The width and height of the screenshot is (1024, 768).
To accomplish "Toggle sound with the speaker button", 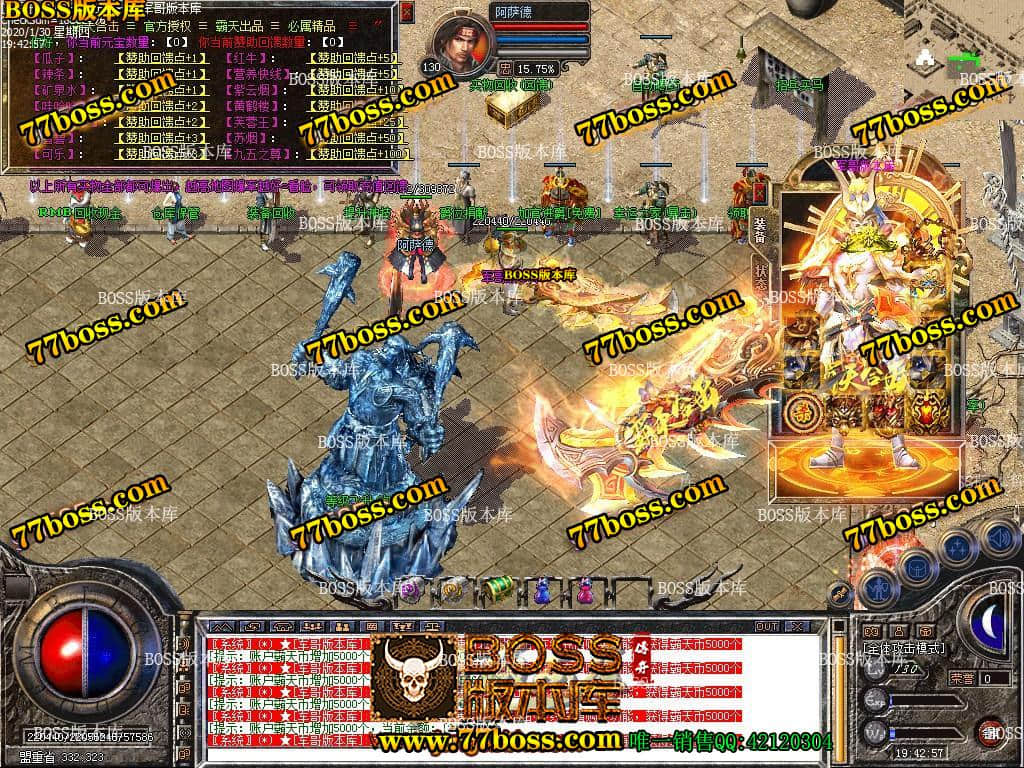I will 998,540.
